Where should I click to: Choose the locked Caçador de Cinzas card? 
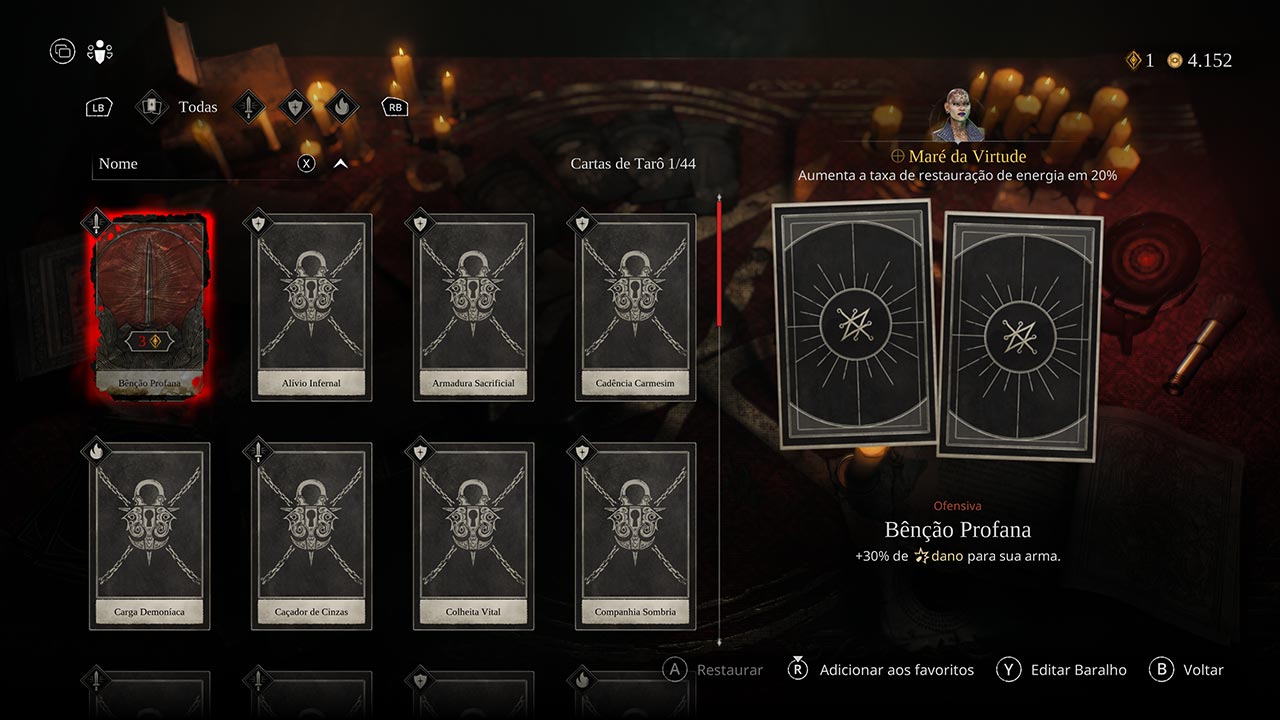click(311, 535)
